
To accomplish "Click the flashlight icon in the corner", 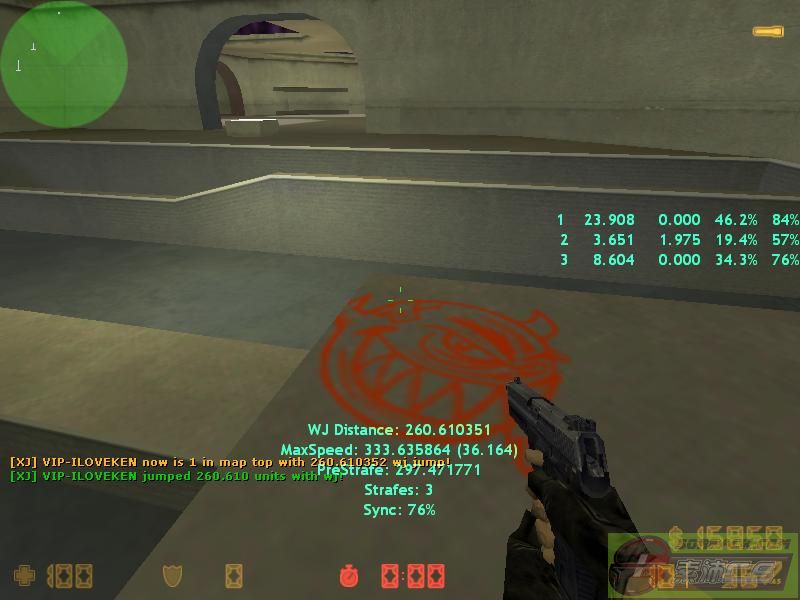I will [x=768, y=32].
